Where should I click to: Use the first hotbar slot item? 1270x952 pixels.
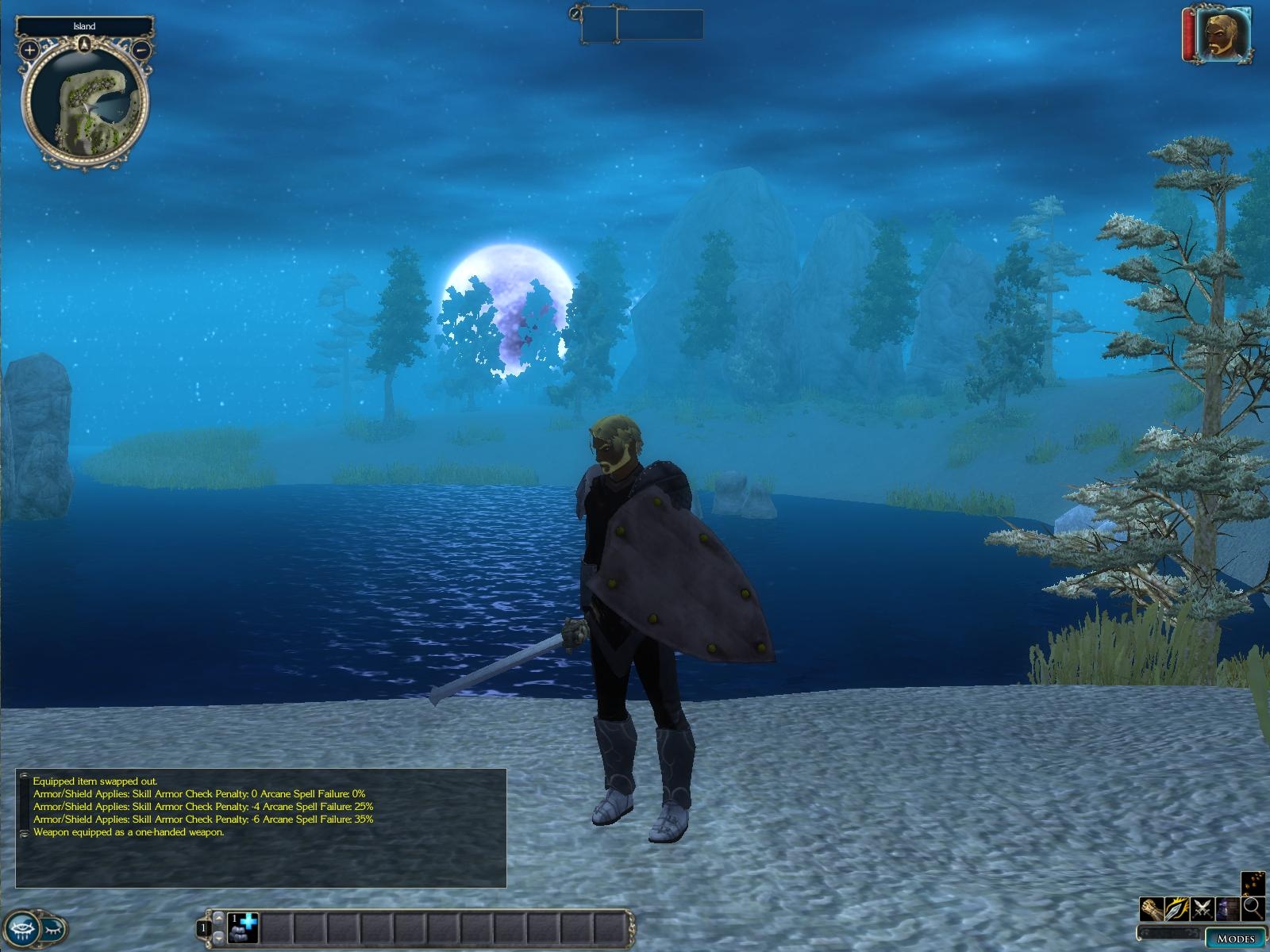point(244,927)
